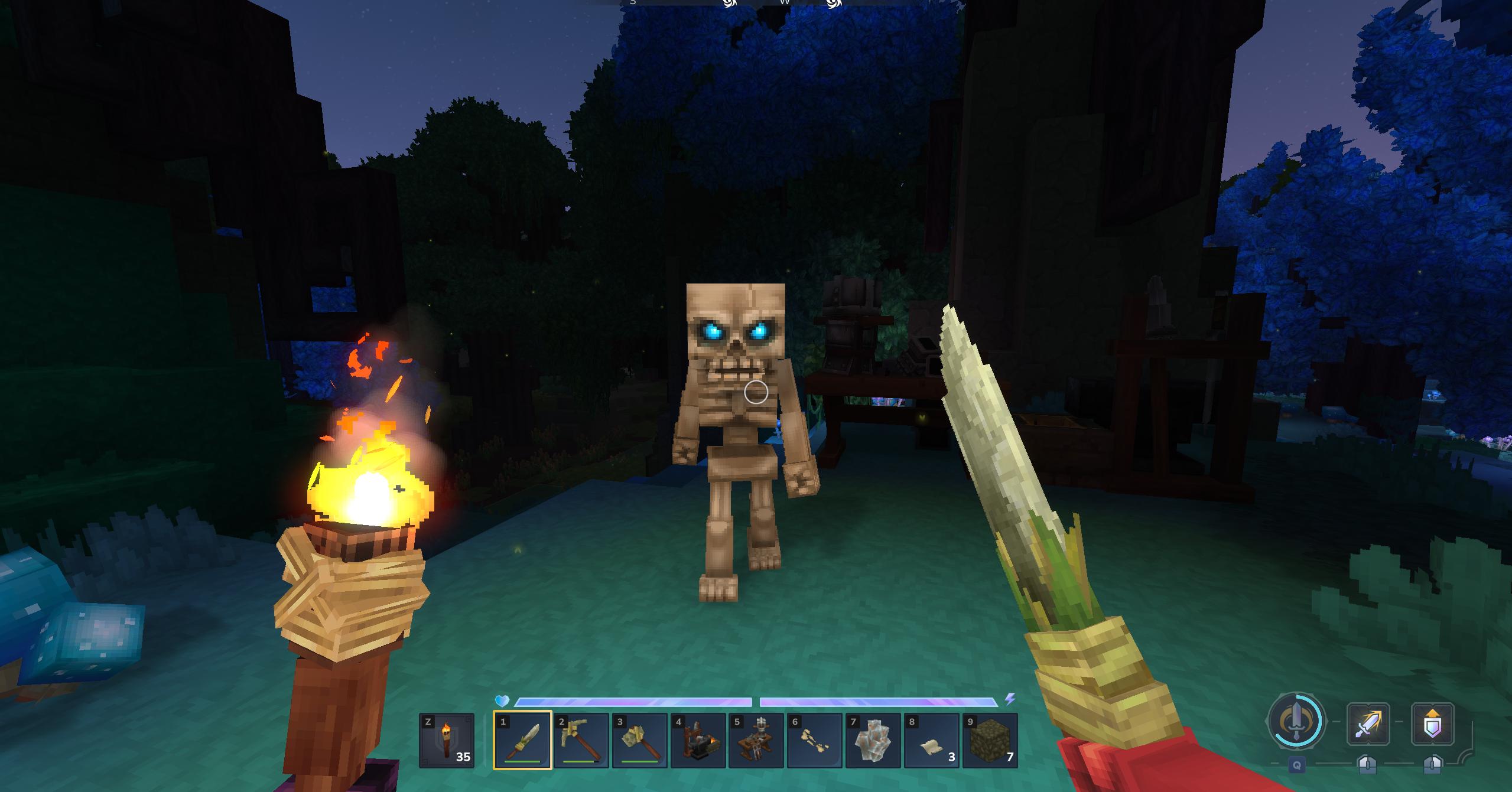Click the shield guard ability icon
Image resolution: width=1512 pixels, height=792 pixels.
click(x=1432, y=723)
